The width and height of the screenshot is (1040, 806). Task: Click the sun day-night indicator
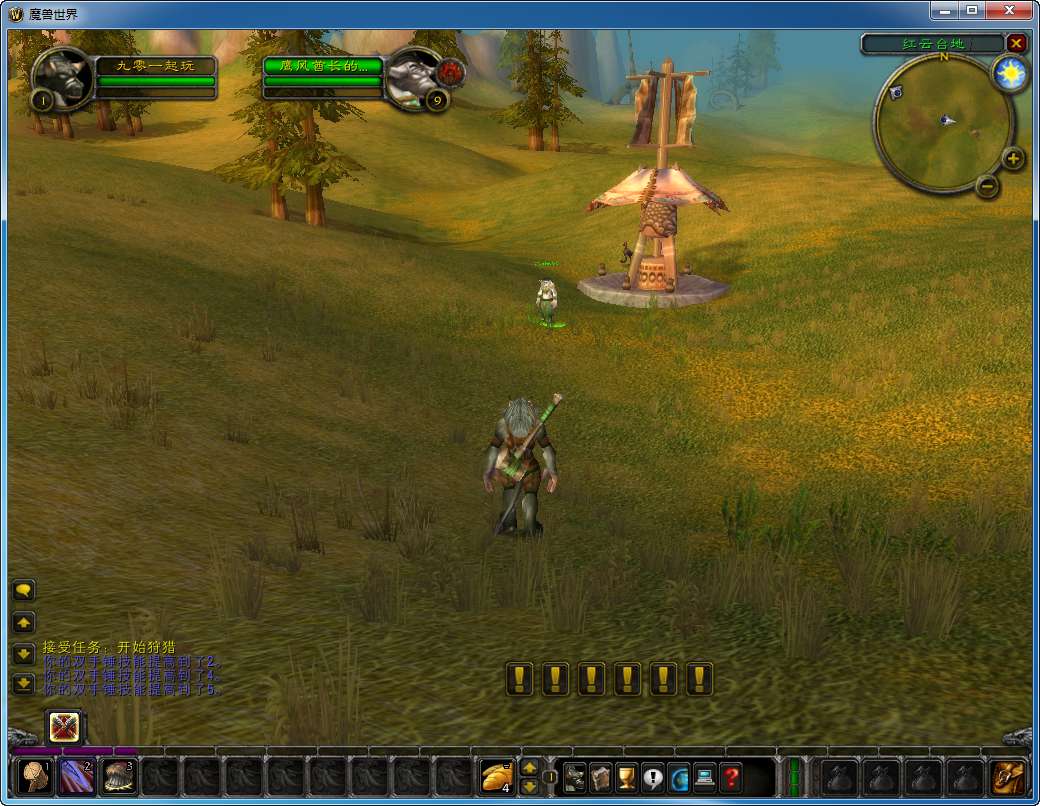click(x=1010, y=76)
